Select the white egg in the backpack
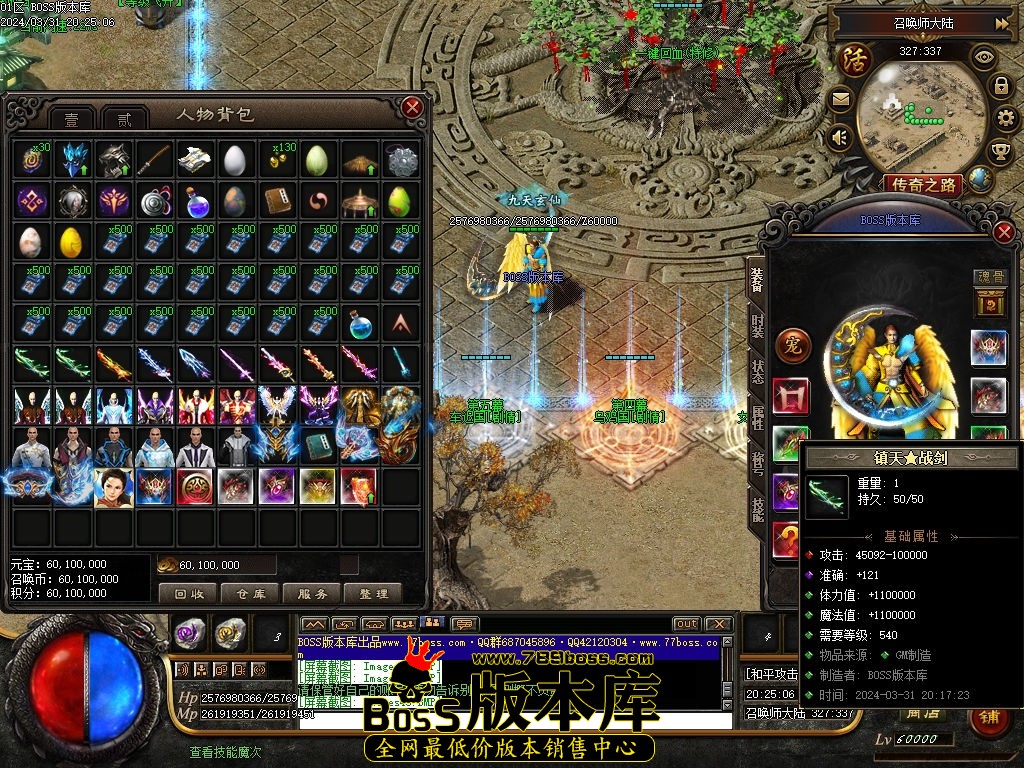Image resolution: width=1024 pixels, height=768 pixels. pyautogui.click(x=234, y=160)
